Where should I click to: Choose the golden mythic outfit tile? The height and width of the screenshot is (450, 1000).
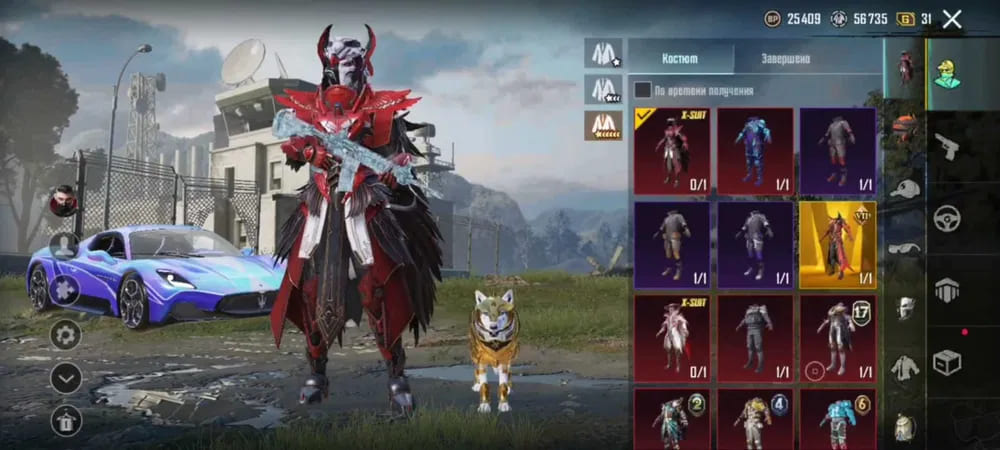tap(837, 245)
